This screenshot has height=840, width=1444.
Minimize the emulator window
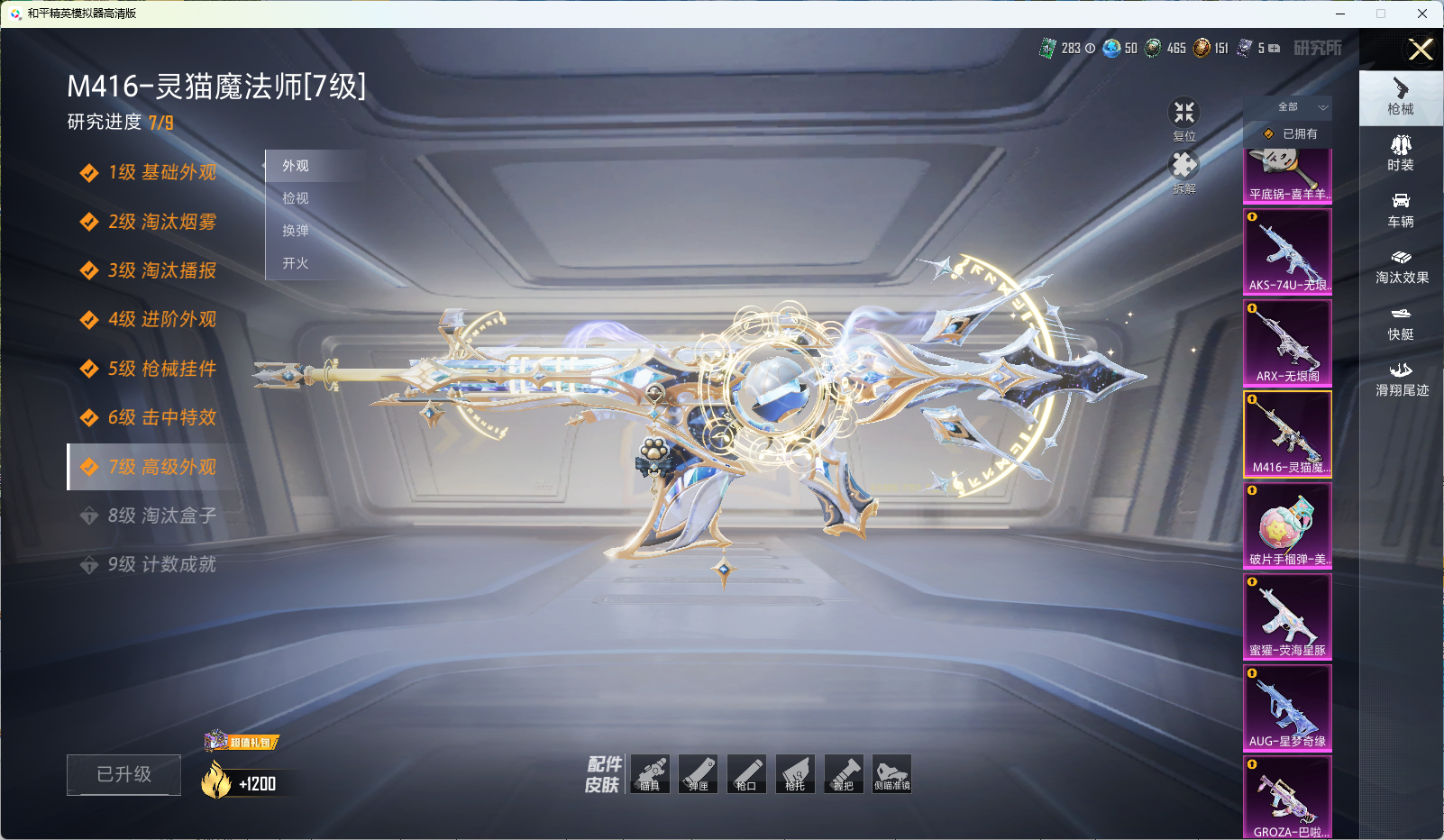tap(1339, 14)
